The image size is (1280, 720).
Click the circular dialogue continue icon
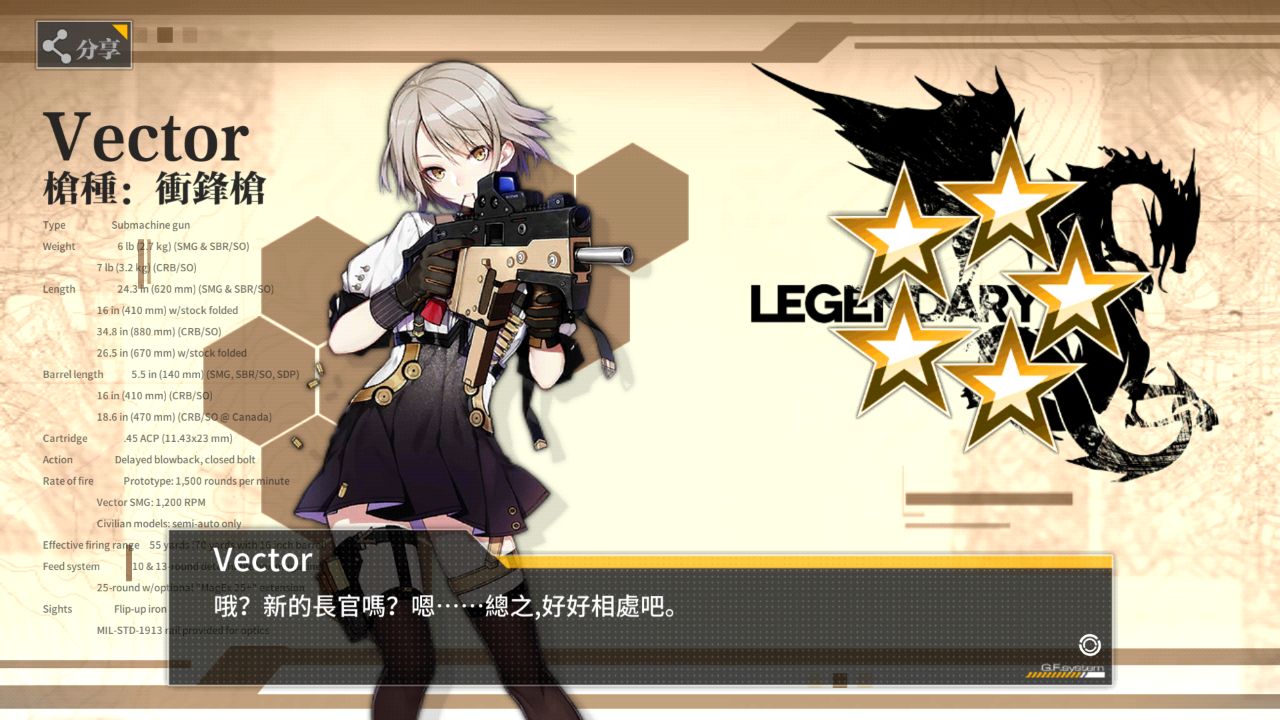tap(1089, 645)
